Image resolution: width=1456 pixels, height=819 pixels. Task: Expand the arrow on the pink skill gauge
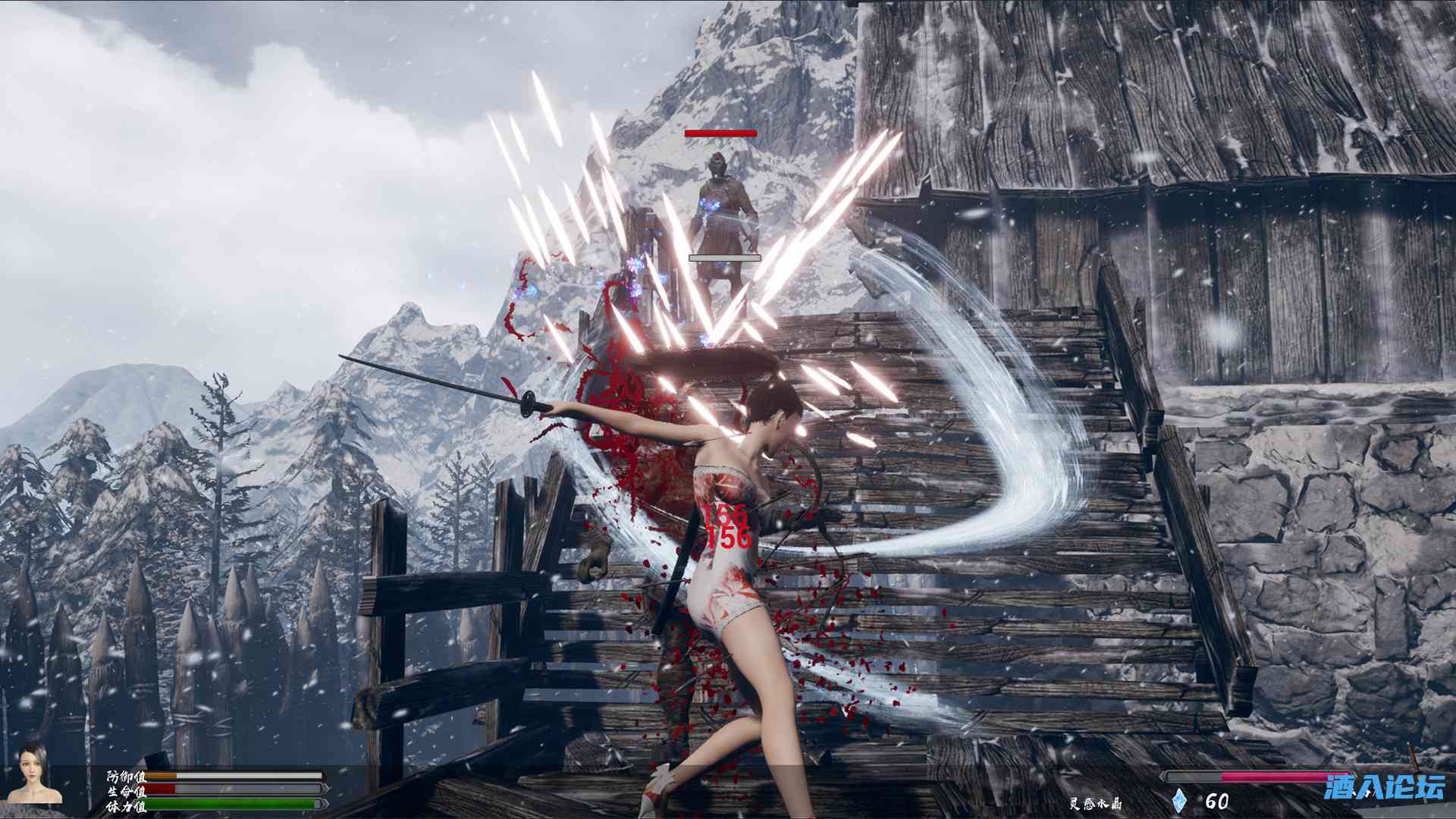[1163, 776]
